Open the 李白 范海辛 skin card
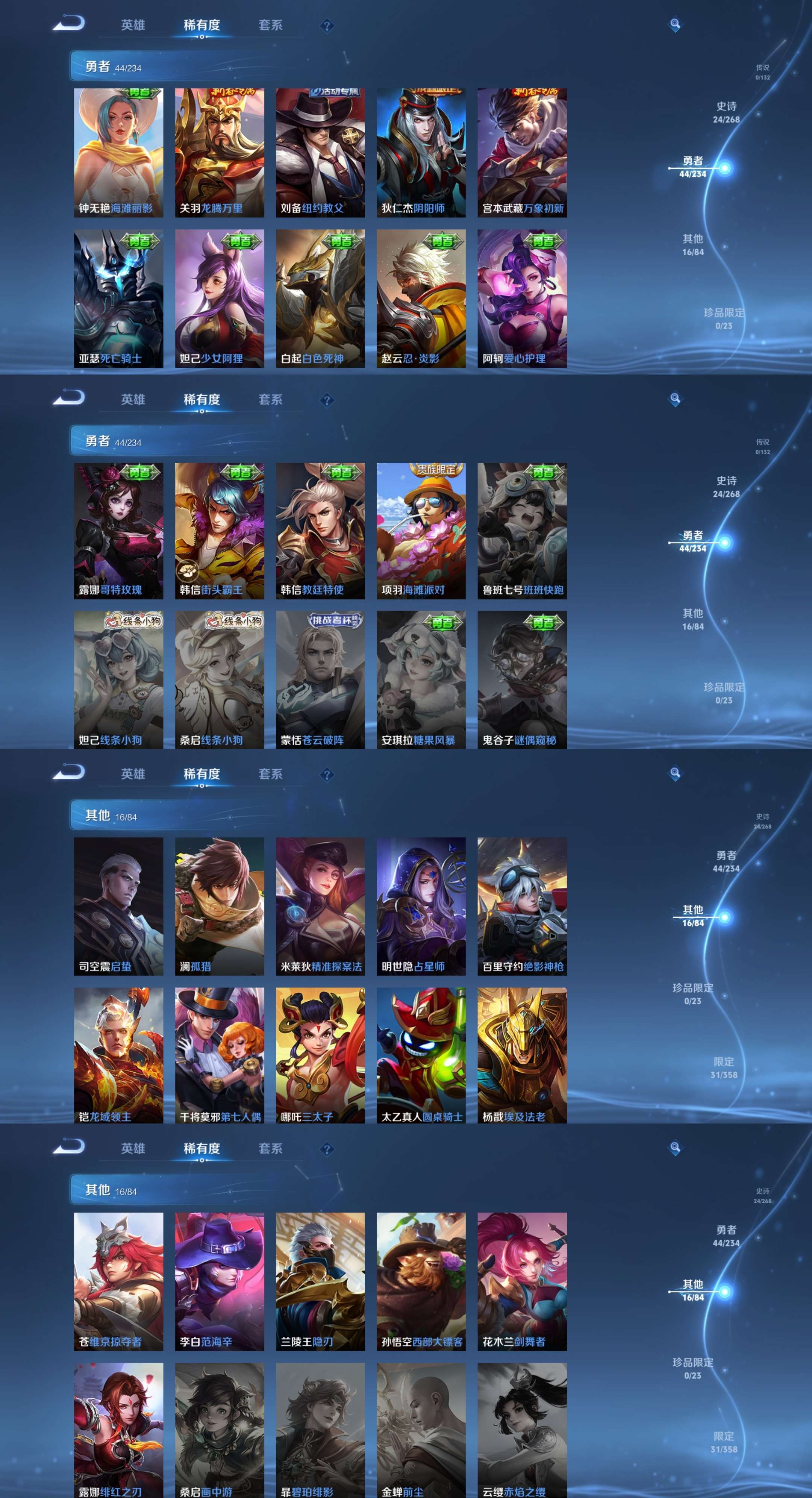Viewport: 812px width, 1498px height. pyautogui.click(x=219, y=1281)
